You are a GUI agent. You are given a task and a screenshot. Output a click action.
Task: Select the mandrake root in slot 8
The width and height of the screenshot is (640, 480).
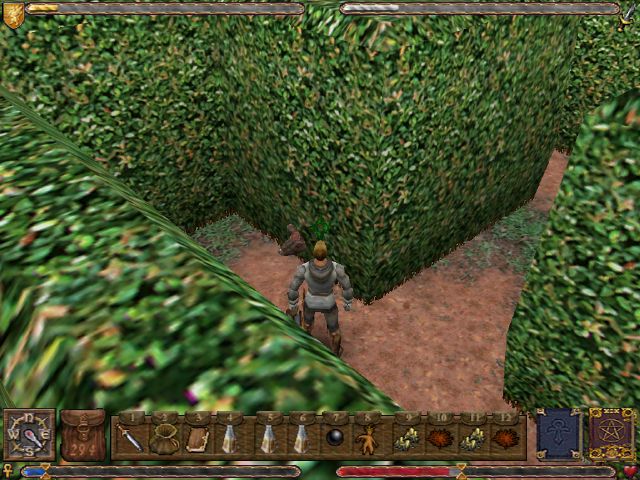tap(369, 437)
